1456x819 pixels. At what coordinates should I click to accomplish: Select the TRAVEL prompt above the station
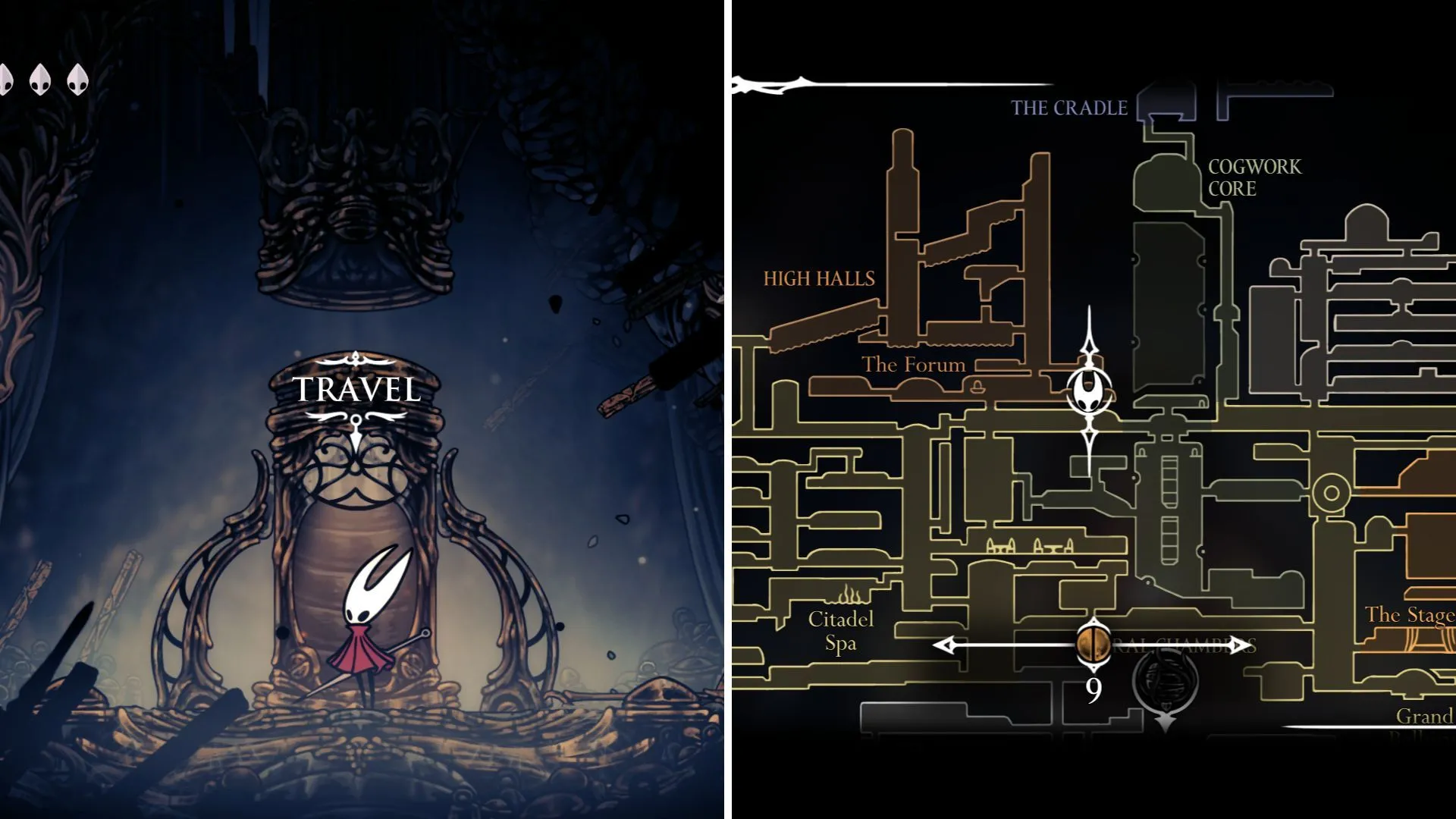coord(356,390)
